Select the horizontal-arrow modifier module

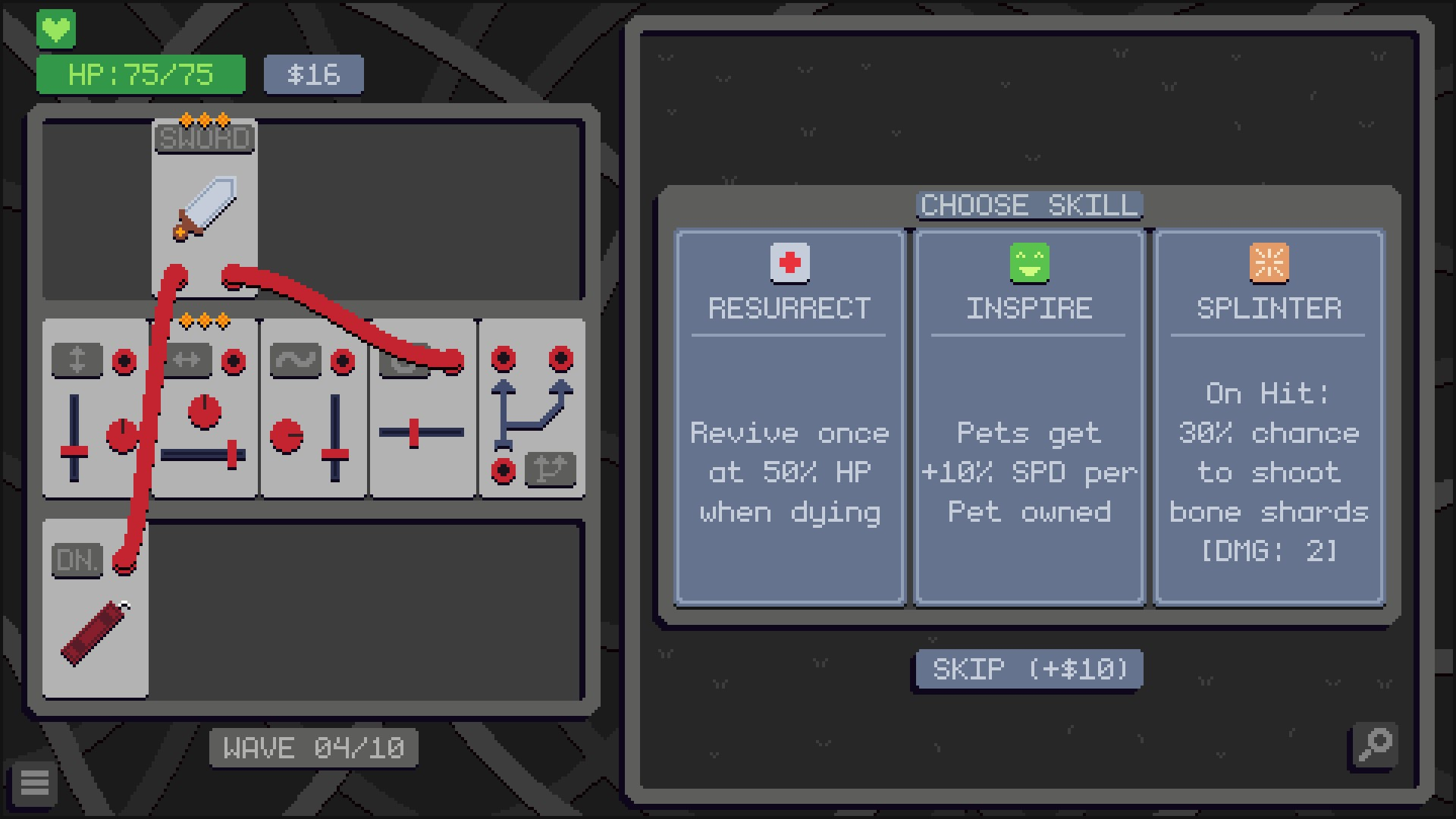tap(205, 409)
